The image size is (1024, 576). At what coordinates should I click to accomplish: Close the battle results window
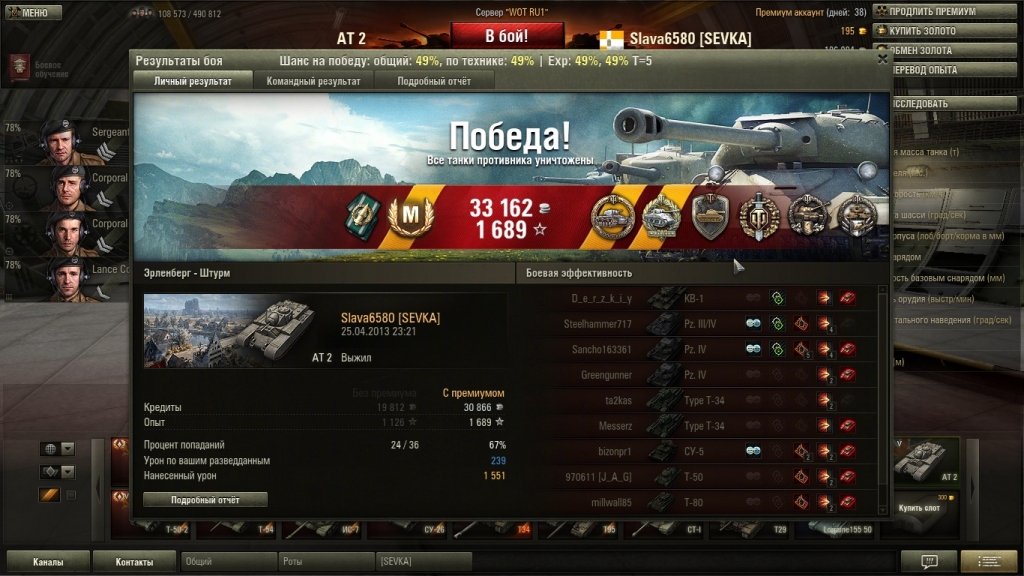click(x=882, y=59)
